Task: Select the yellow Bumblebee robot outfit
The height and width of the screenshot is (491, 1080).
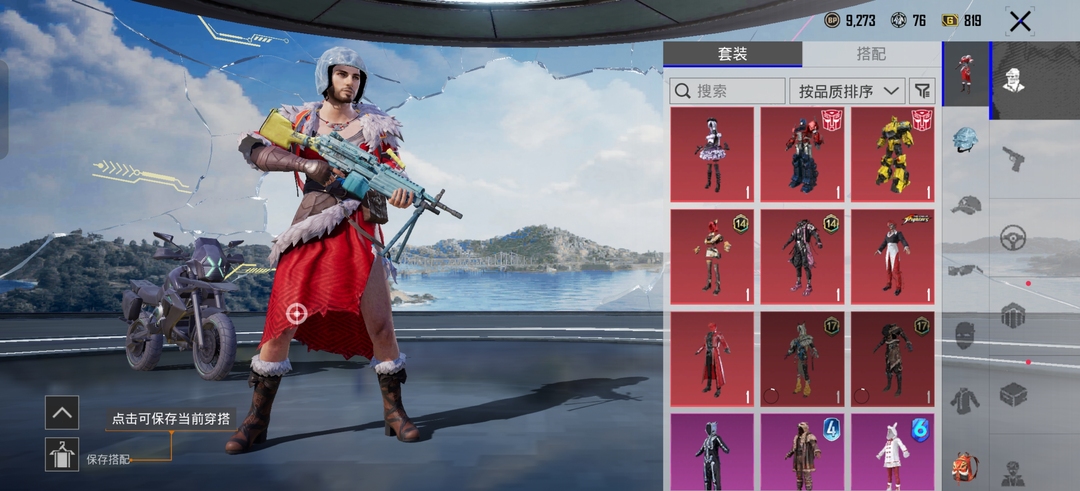Action: click(893, 155)
